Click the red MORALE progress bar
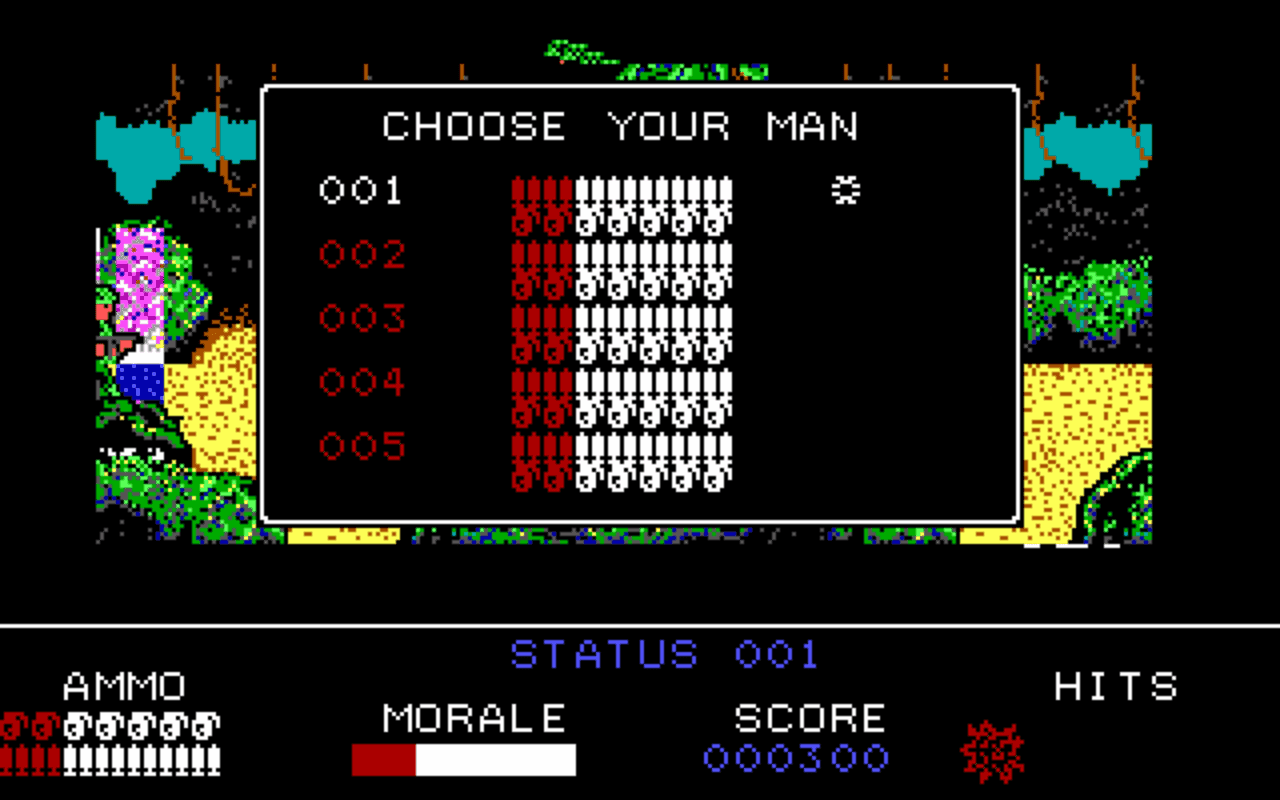1280x800 pixels. pos(385,760)
